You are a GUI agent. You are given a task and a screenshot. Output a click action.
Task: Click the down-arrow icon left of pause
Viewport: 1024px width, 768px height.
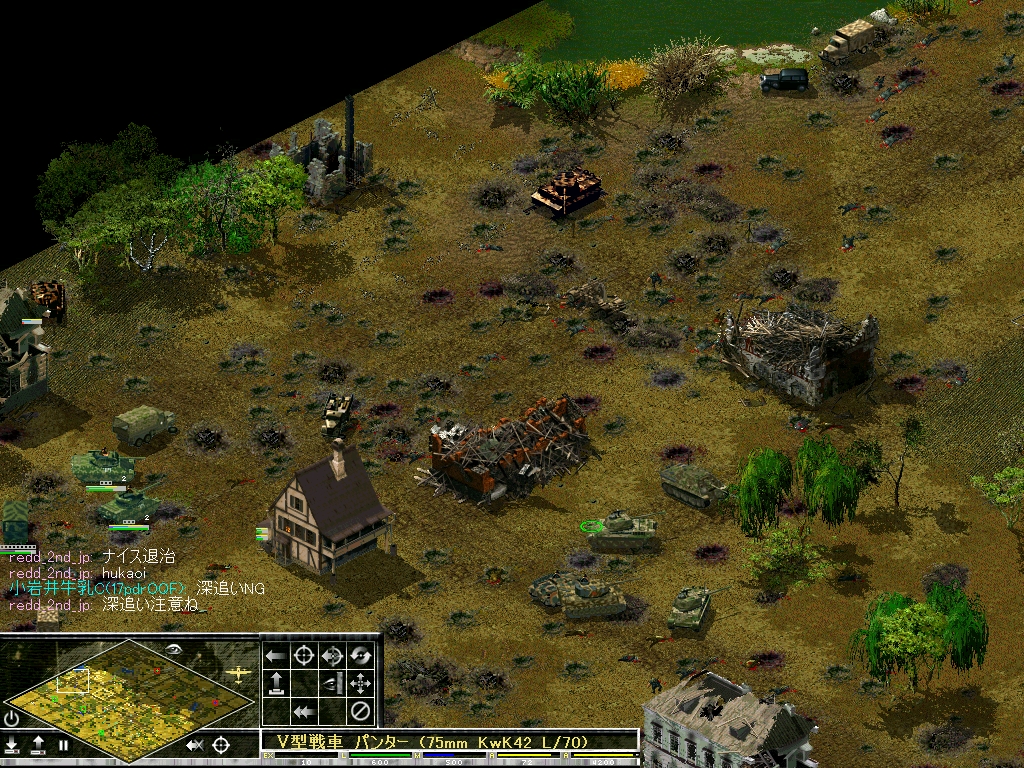[12, 745]
